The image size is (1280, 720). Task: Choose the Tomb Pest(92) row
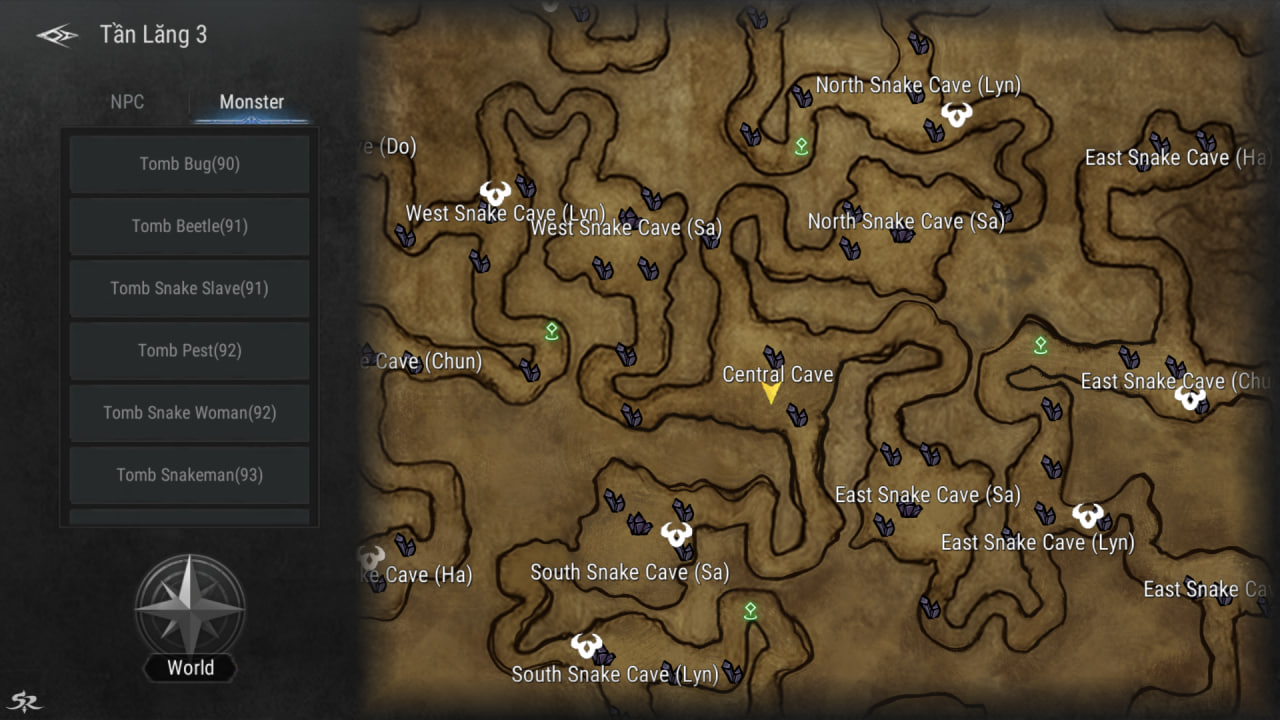(x=189, y=350)
